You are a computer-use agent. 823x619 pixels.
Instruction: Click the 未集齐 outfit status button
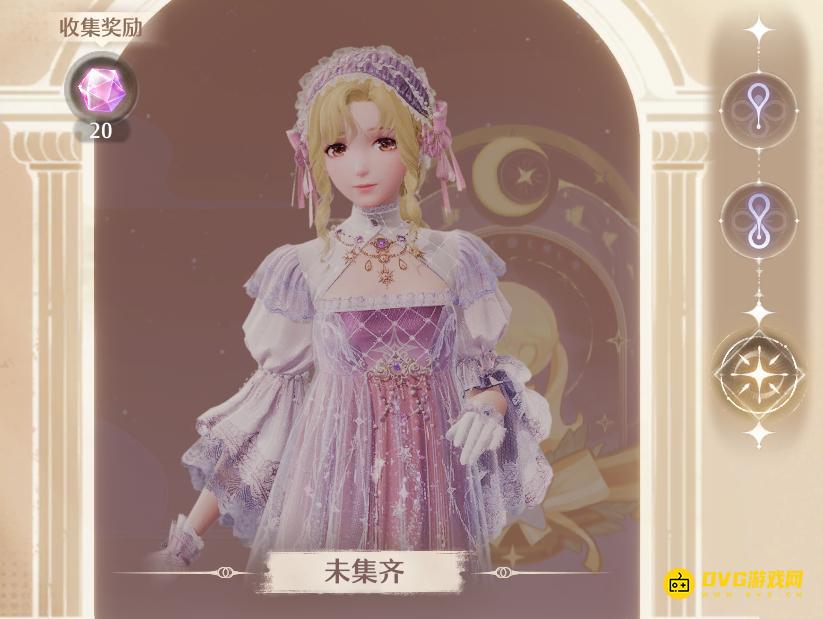click(363, 573)
